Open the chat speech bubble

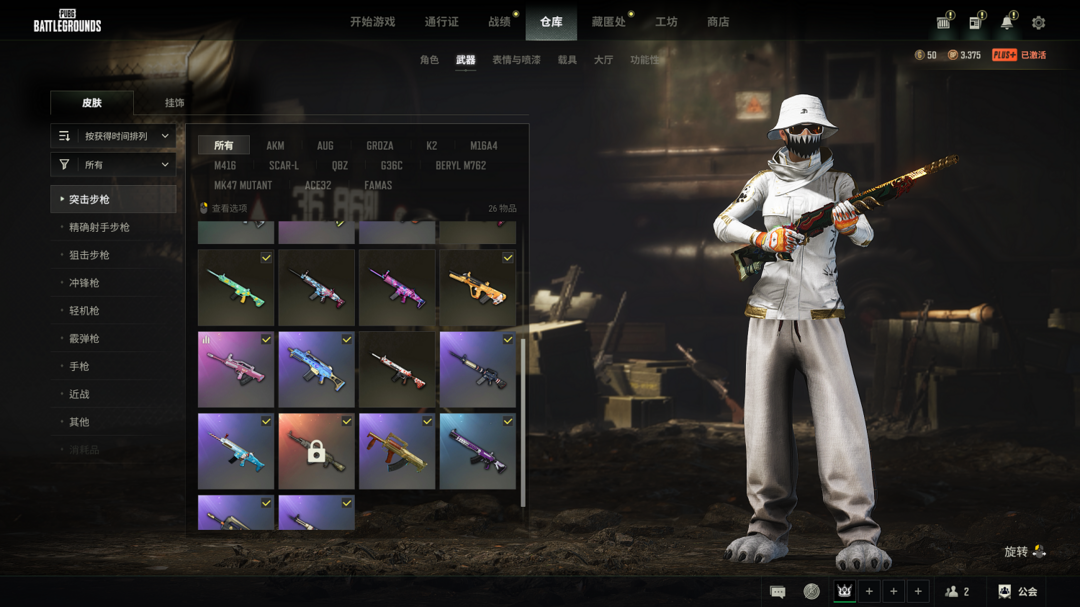click(778, 592)
